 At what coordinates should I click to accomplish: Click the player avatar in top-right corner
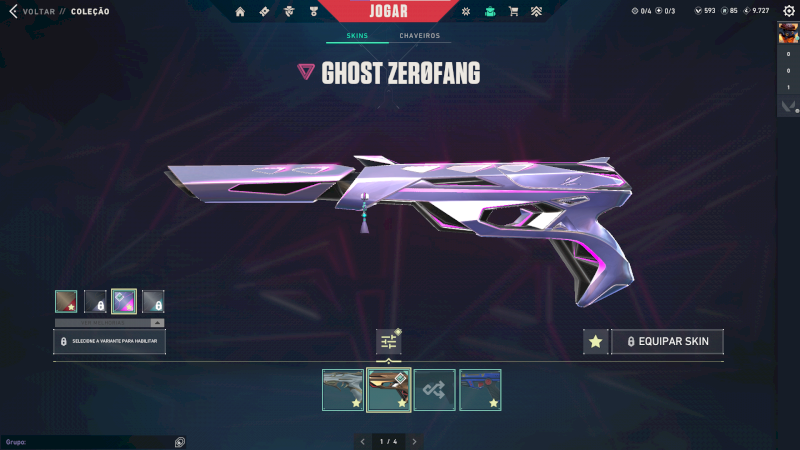(x=788, y=32)
